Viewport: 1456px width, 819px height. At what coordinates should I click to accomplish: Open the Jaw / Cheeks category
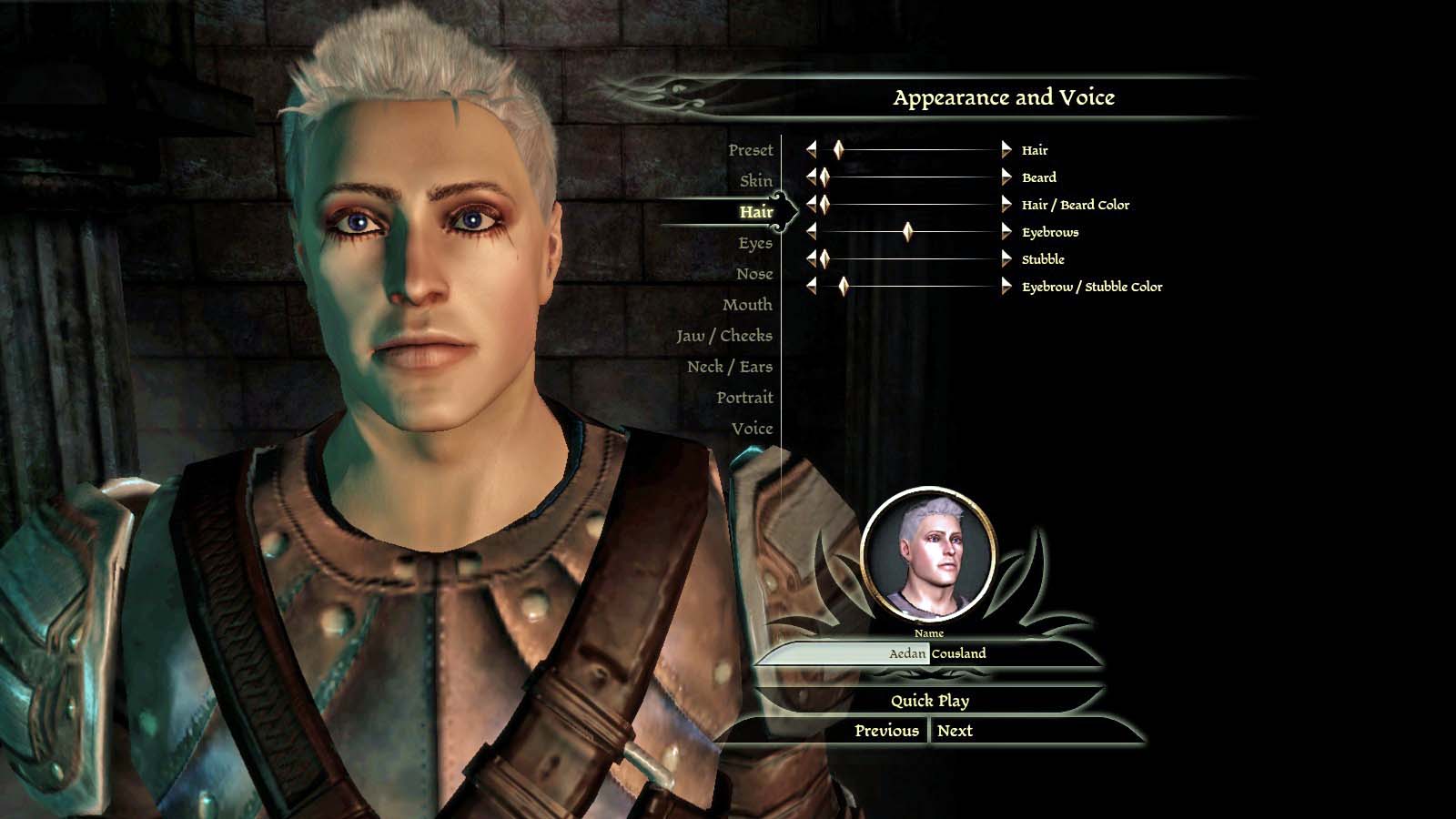click(x=723, y=336)
